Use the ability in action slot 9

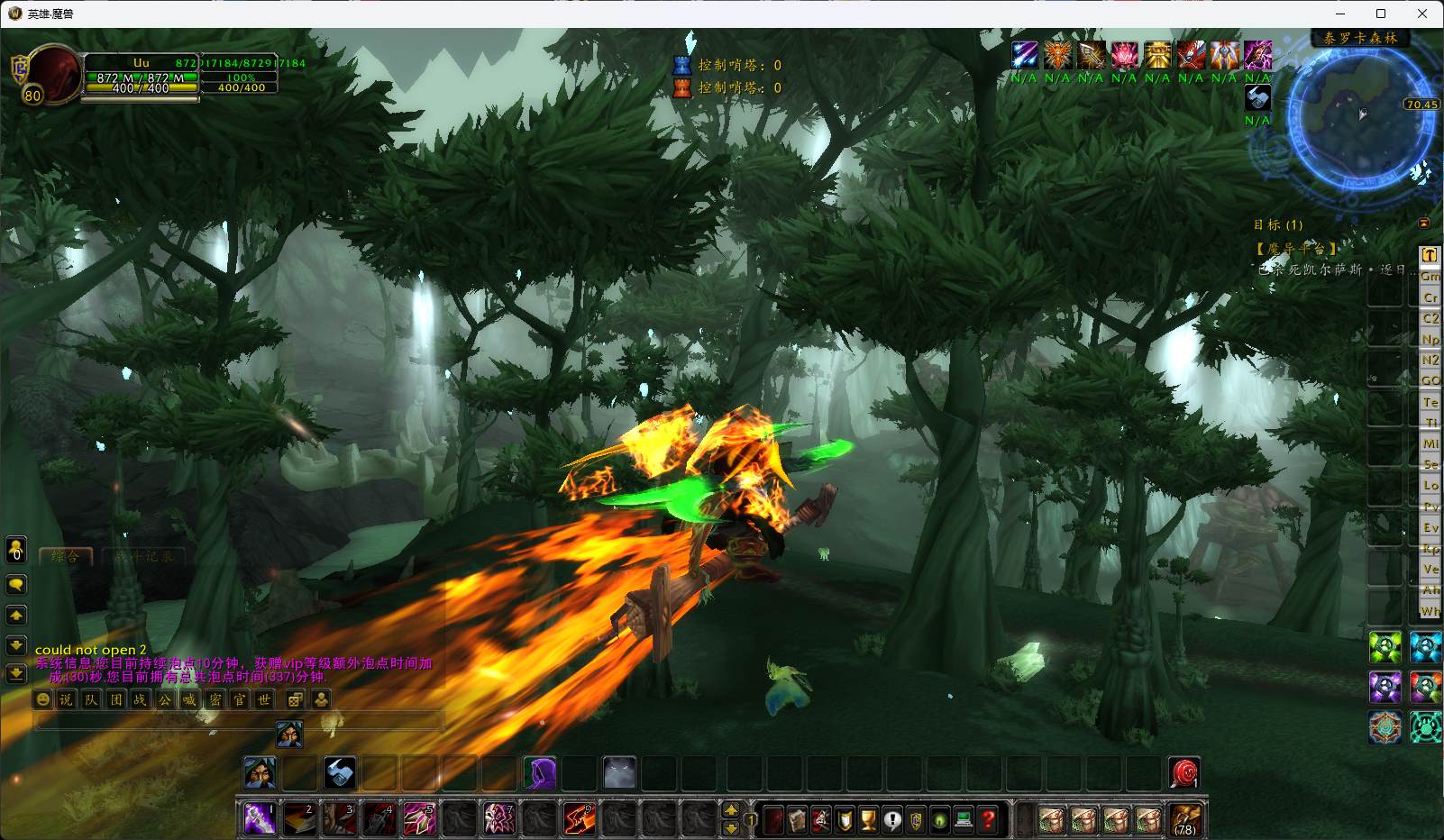(x=579, y=818)
